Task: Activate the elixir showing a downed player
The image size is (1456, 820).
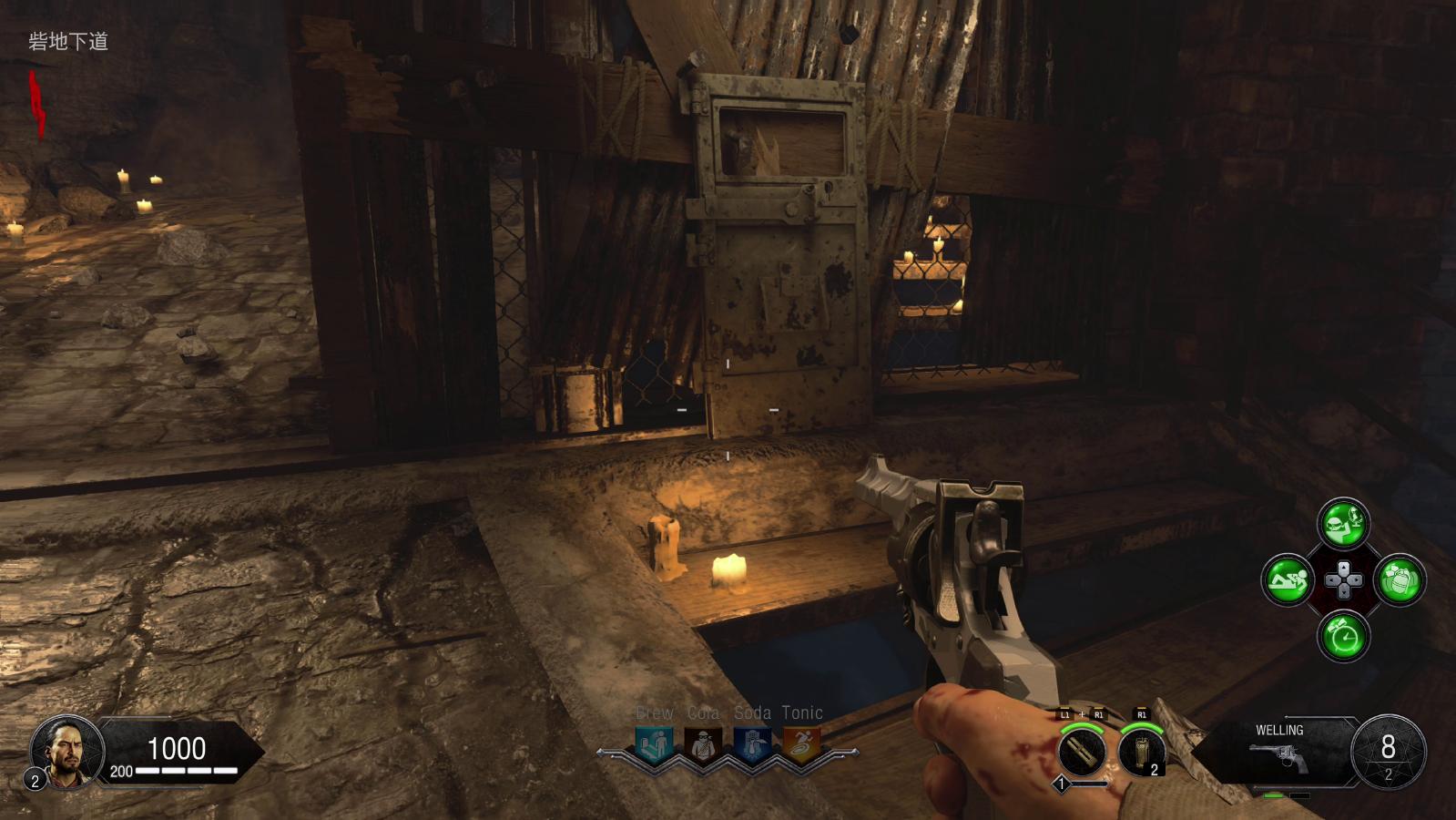Action: [x=1288, y=579]
